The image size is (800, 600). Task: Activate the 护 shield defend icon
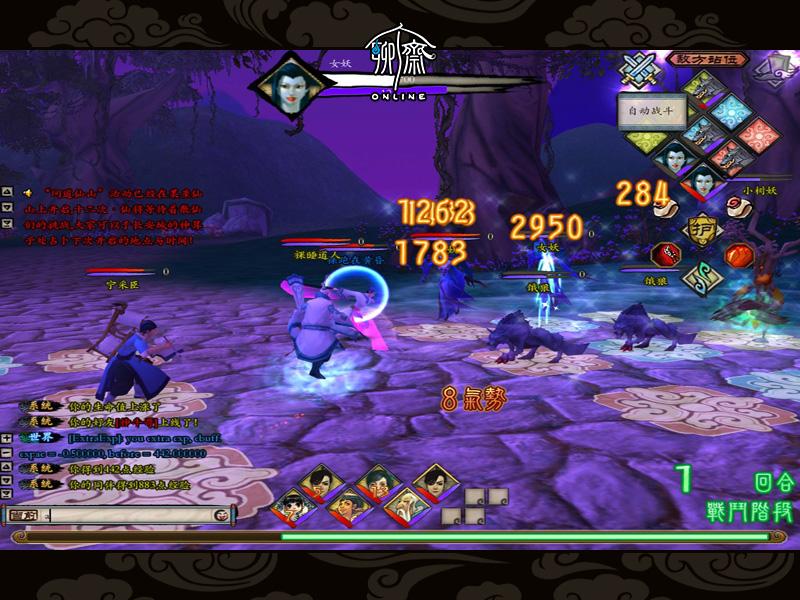click(701, 229)
